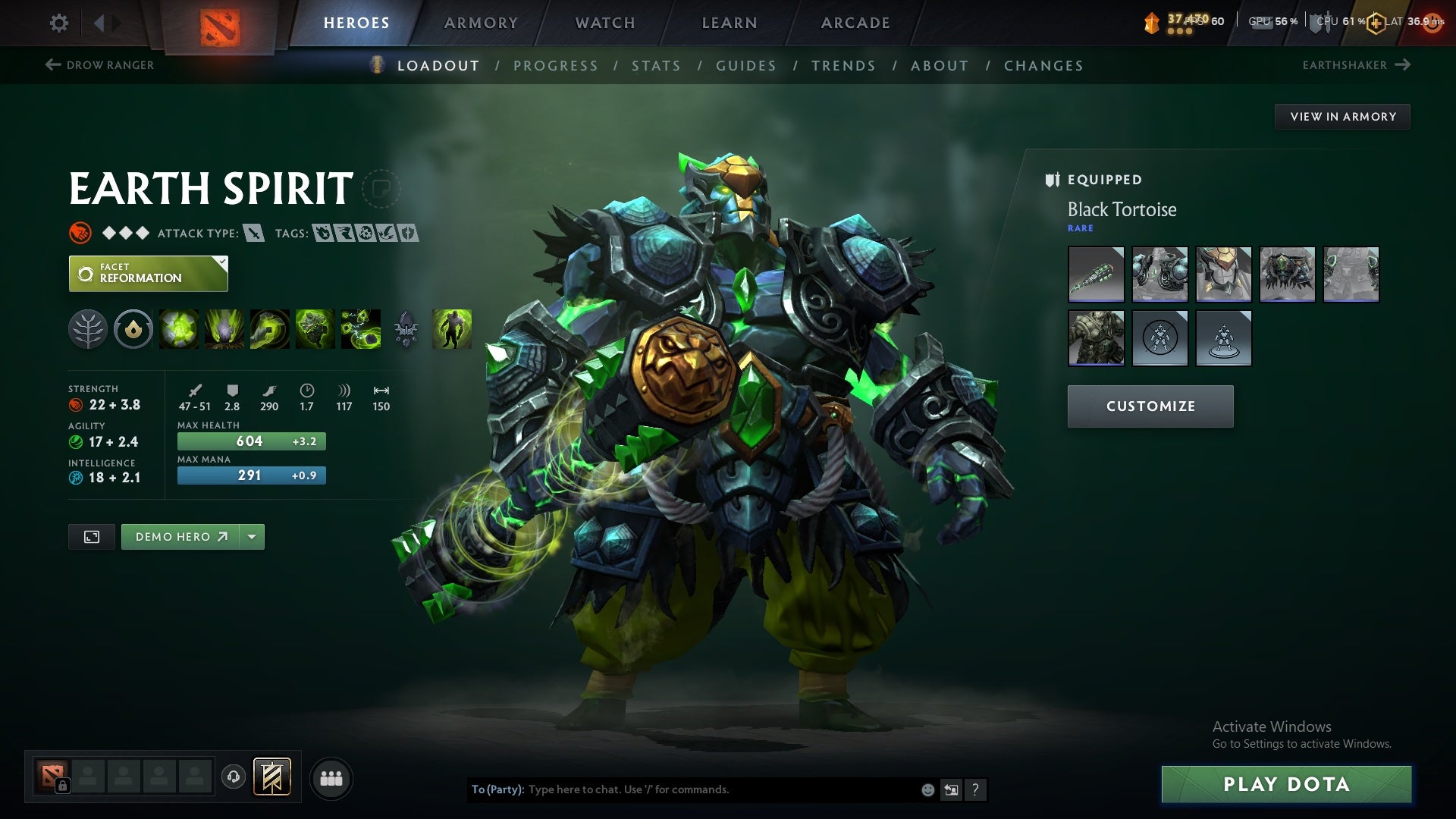Click the party members icon near chat
Screen dimensions: 1456x819
[331, 777]
